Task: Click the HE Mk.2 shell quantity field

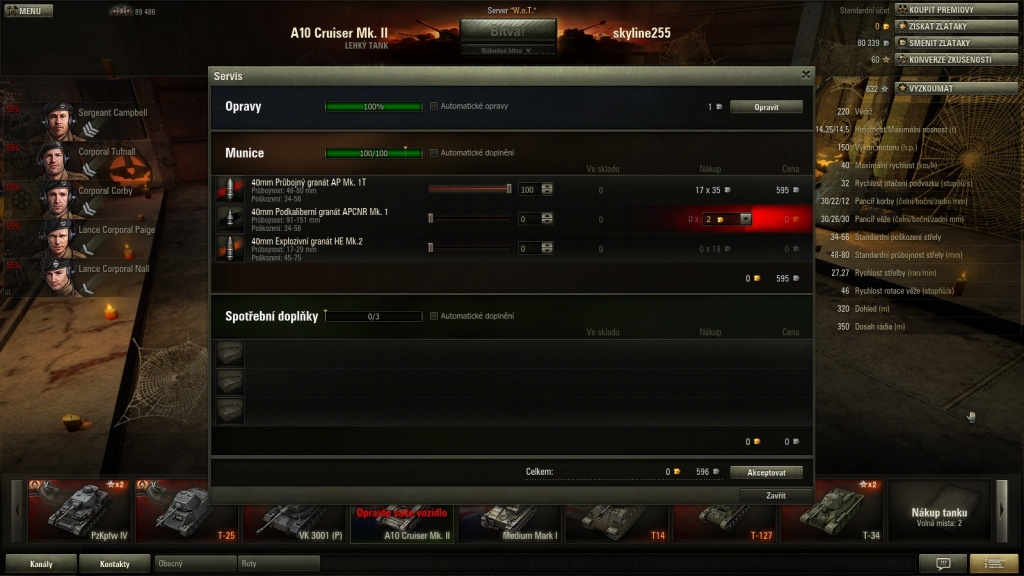Action: pos(528,248)
